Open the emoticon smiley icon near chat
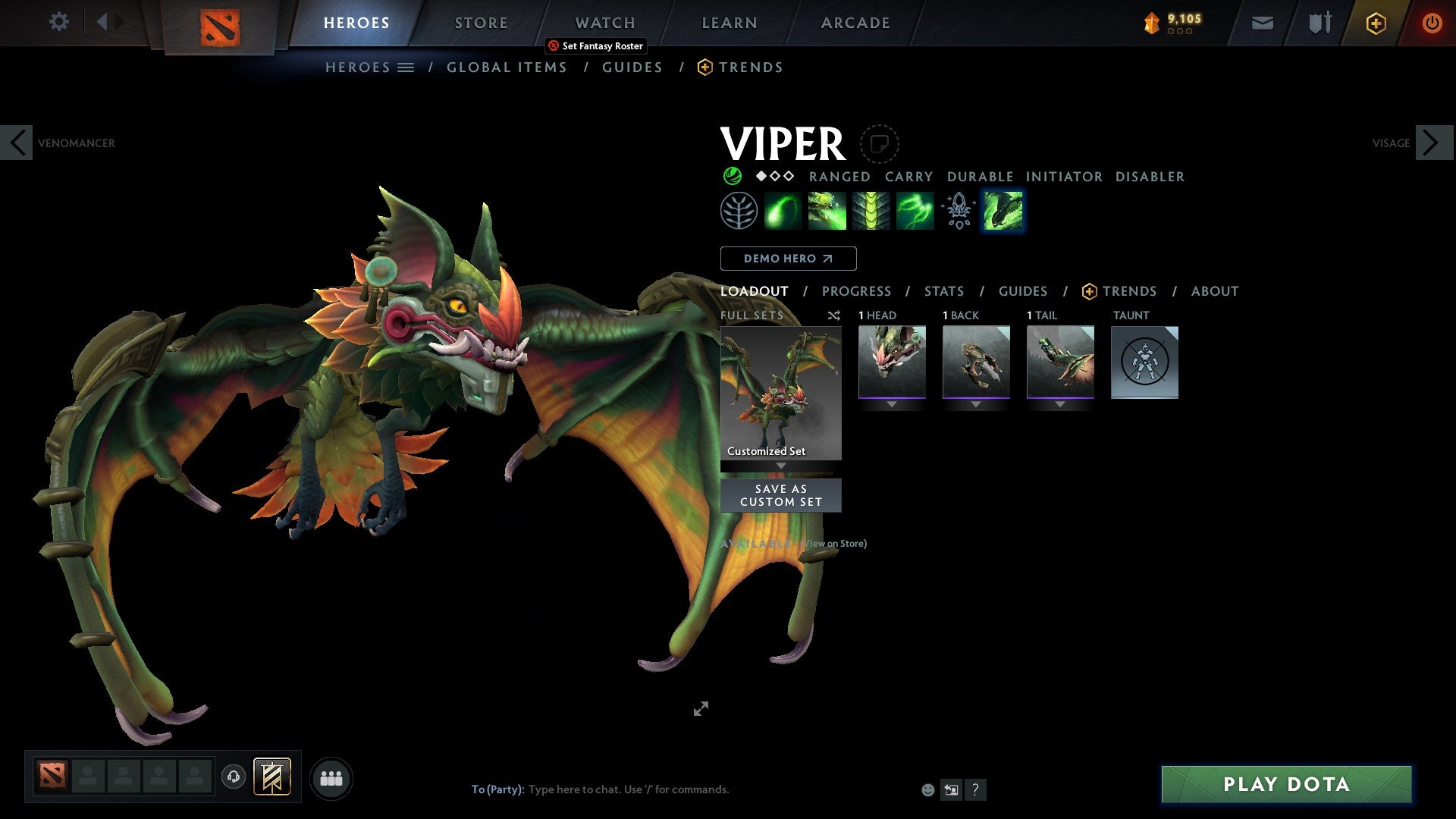 coord(927,789)
